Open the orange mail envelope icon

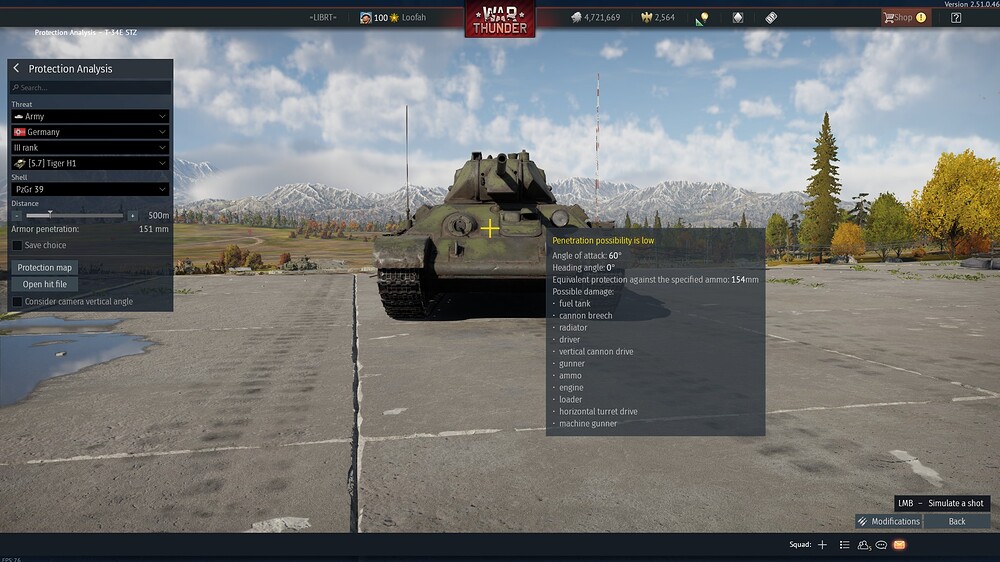[x=899, y=545]
